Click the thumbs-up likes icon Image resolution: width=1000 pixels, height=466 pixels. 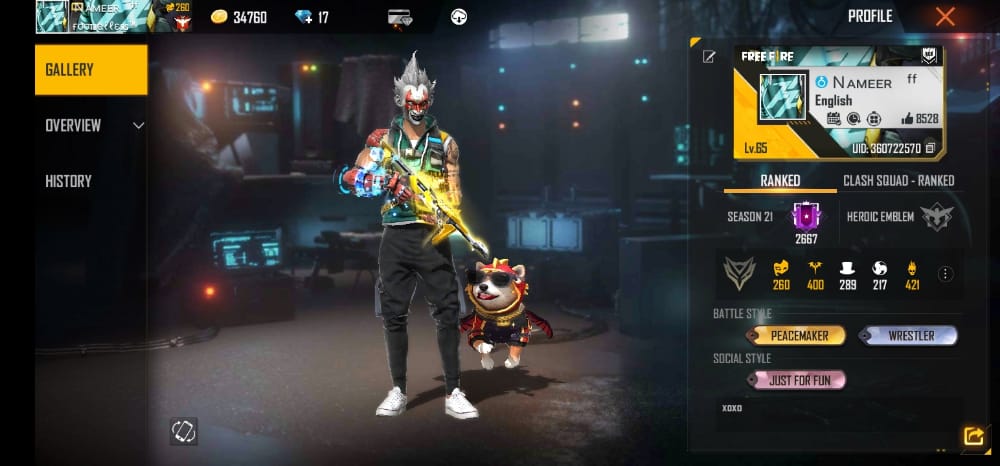coord(907,118)
